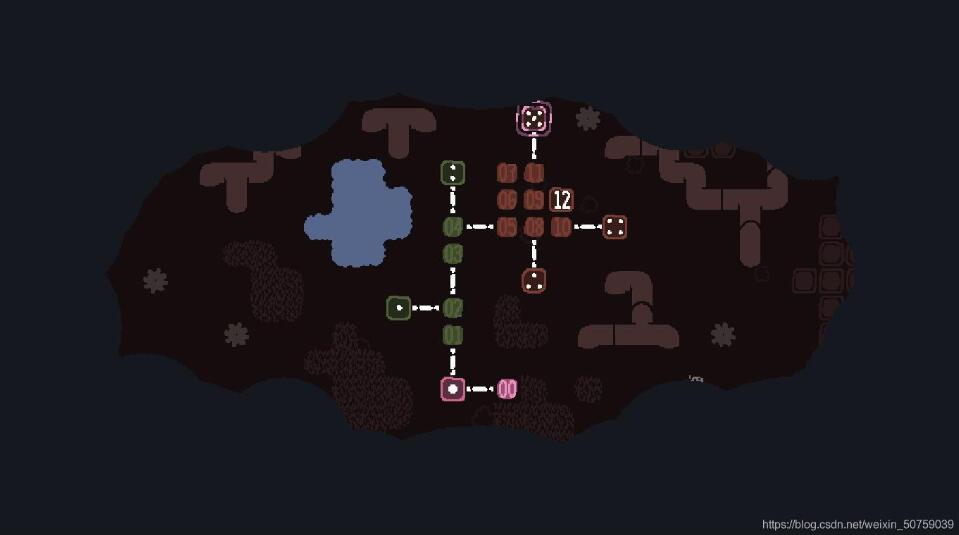Open red level 08 tile
This screenshot has width=959, height=535.
[x=534, y=227]
